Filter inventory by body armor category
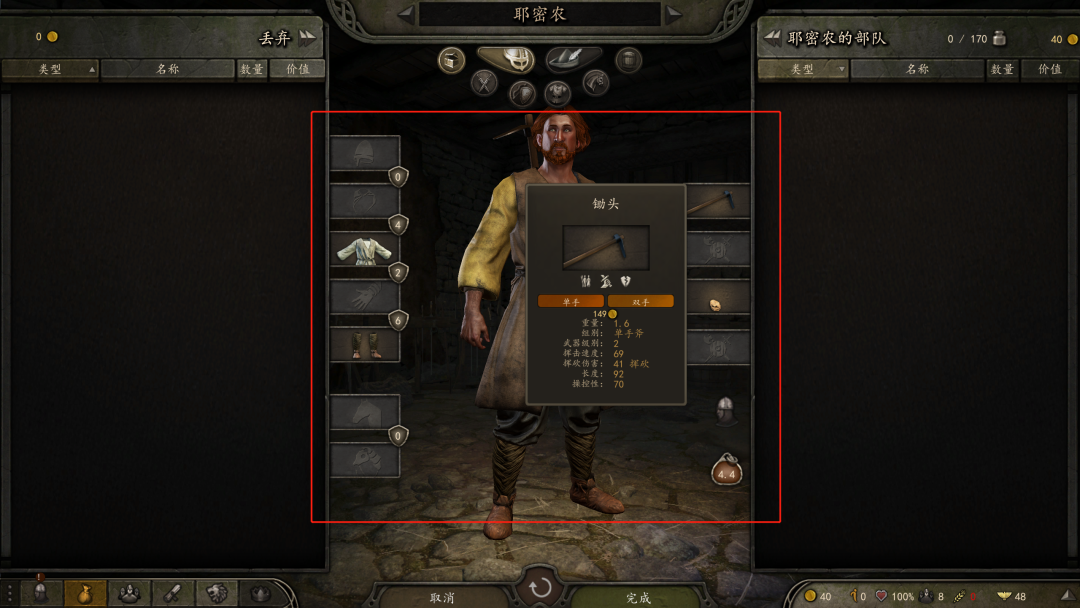This screenshot has width=1080, height=608. pyautogui.click(x=558, y=93)
